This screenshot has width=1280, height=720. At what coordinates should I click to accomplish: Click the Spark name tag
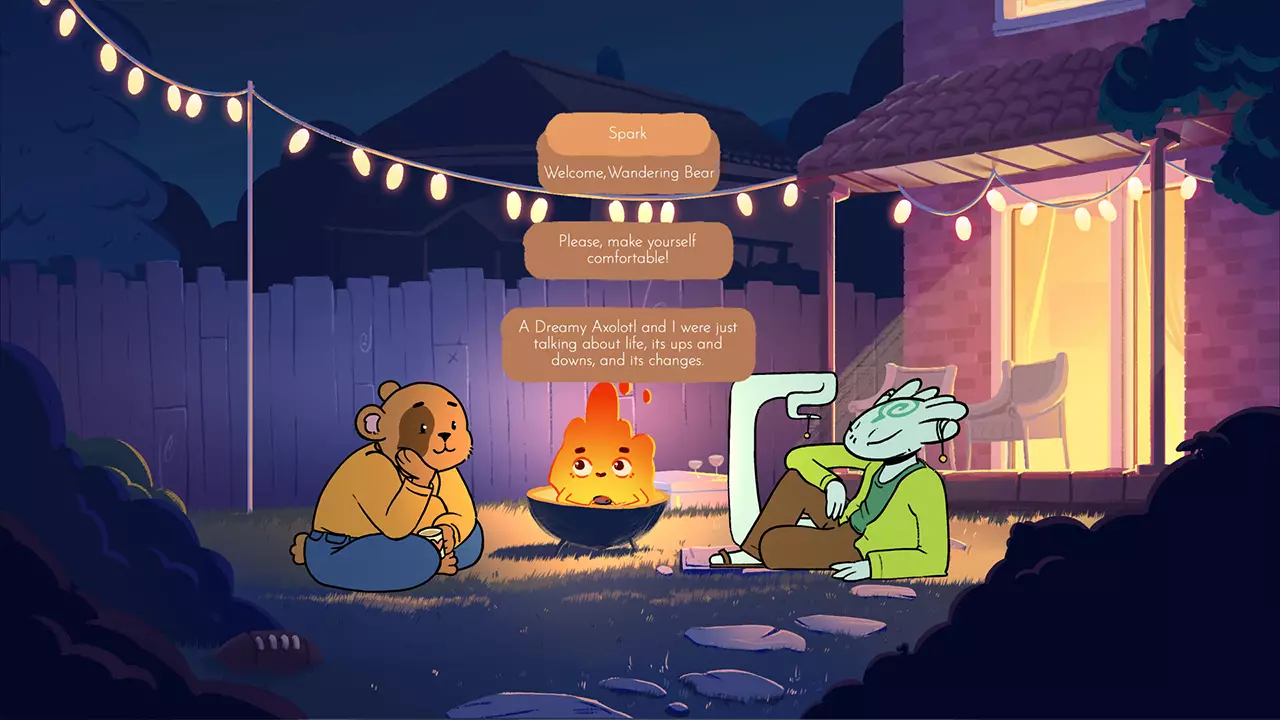click(629, 133)
